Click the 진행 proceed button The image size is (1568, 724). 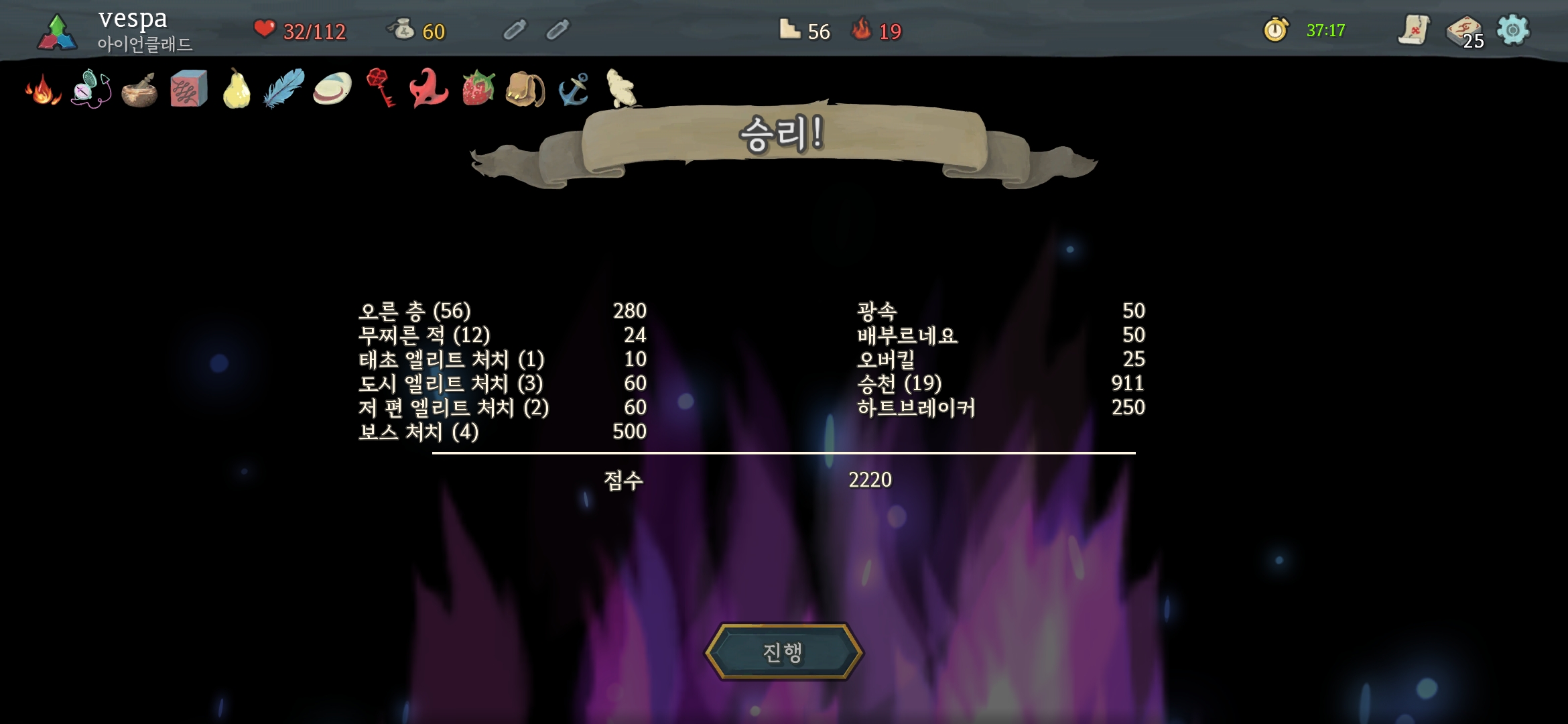783,652
